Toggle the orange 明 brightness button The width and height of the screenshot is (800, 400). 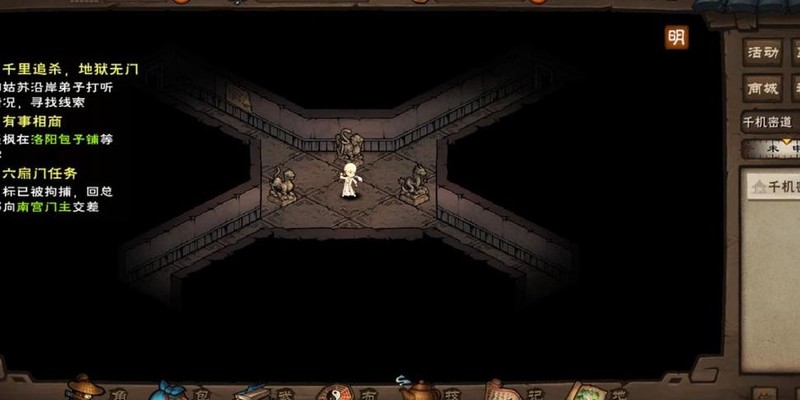[677, 38]
